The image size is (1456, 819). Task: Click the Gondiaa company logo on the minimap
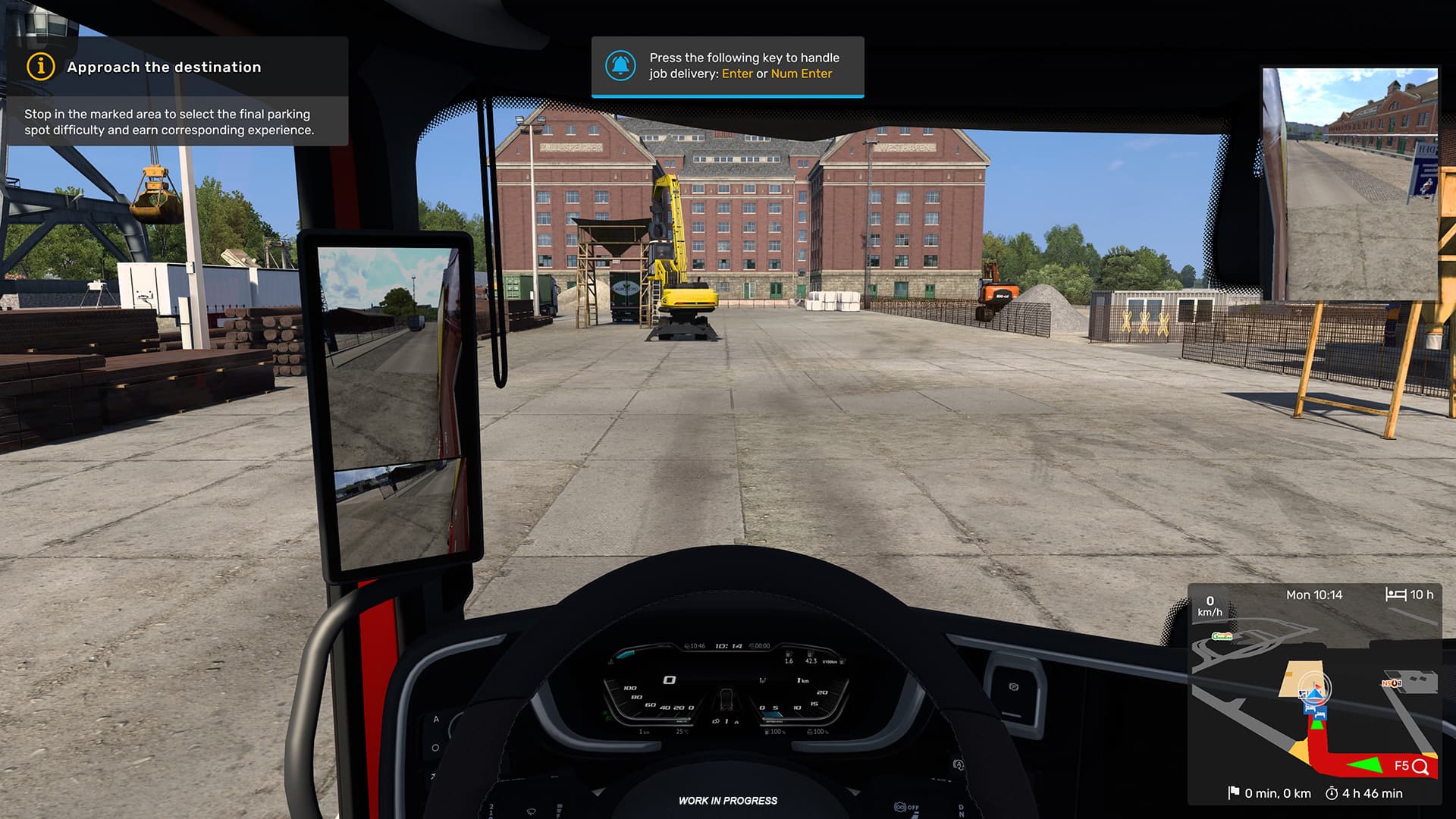1222,635
